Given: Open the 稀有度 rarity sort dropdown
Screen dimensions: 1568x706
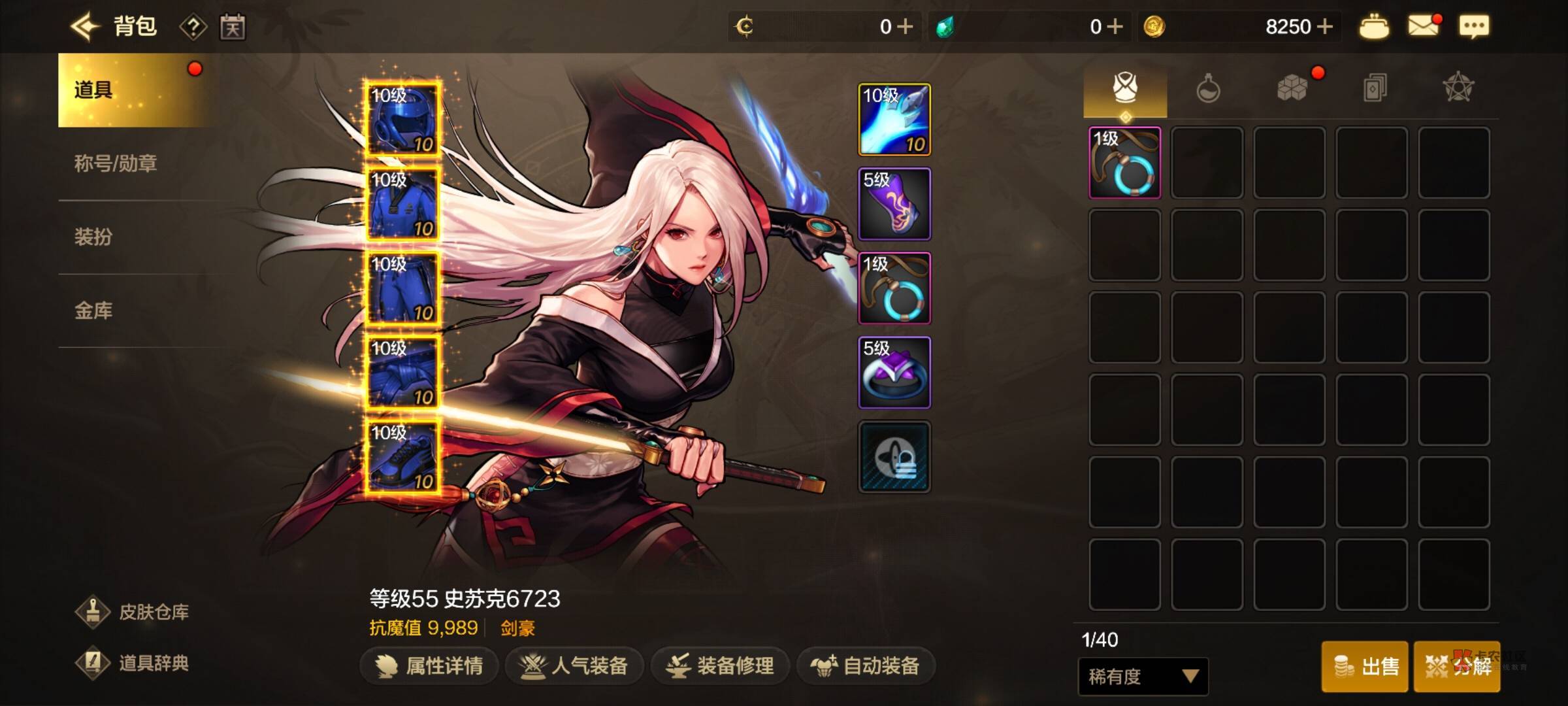Looking at the screenshot, I should point(1143,677).
